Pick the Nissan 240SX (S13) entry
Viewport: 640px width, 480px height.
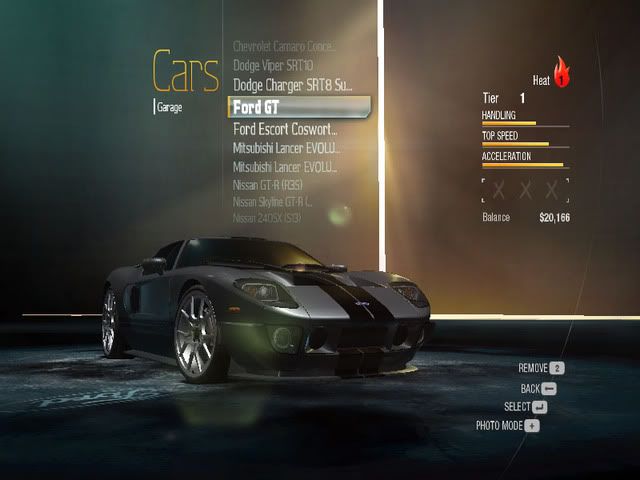pos(267,217)
